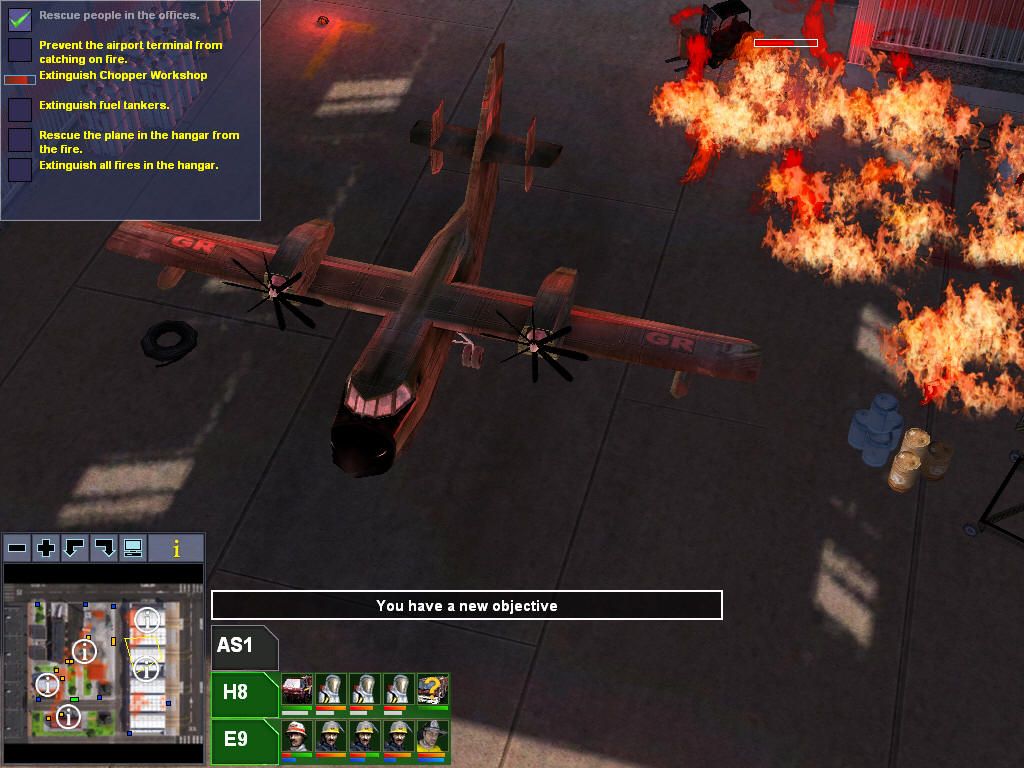Zoom in the minimap with the plus button
The height and width of the screenshot is (768, 1024).
46,548
